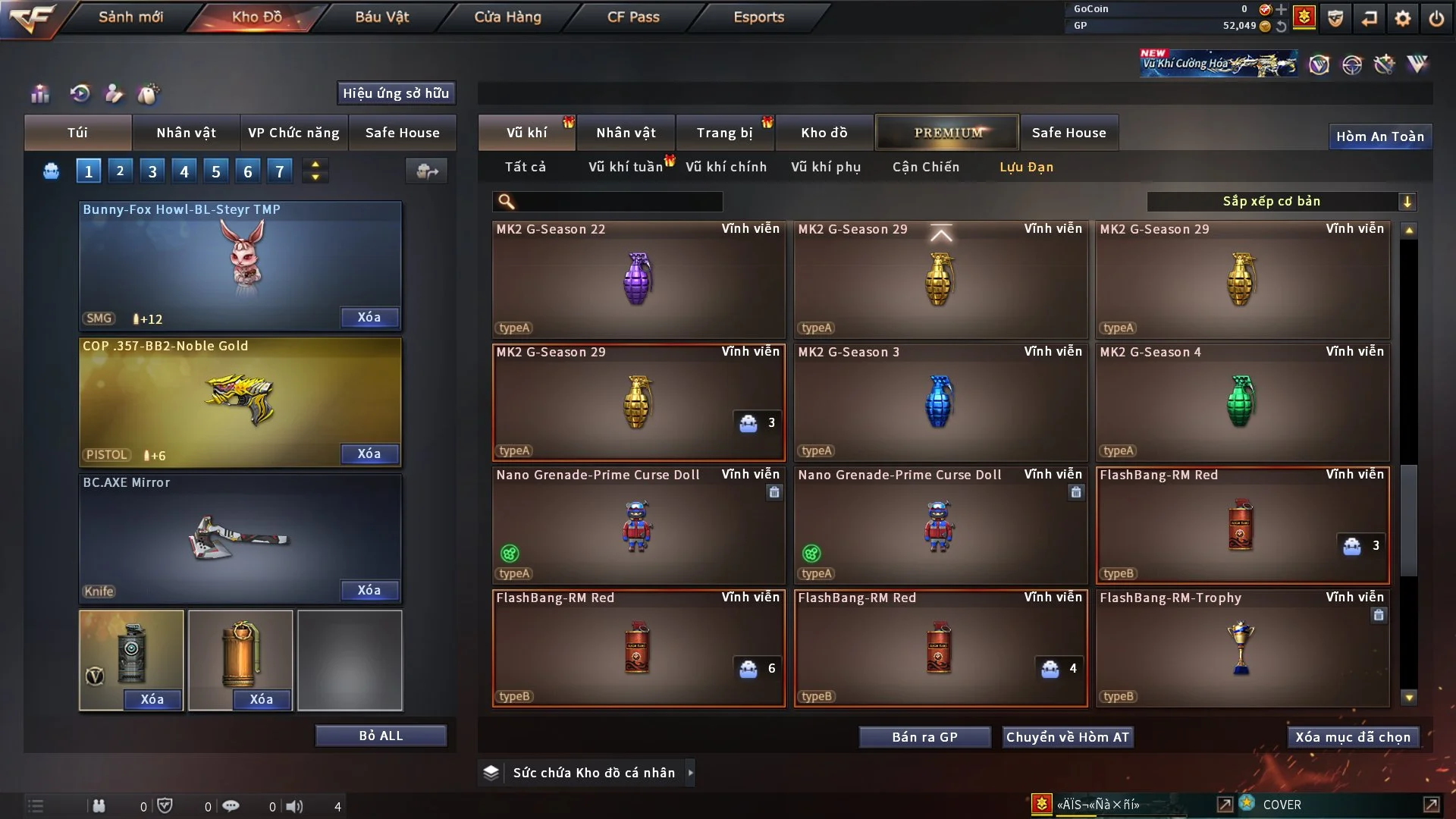
Task: Select bag preset number 3
Action: [x=152, y=171]
